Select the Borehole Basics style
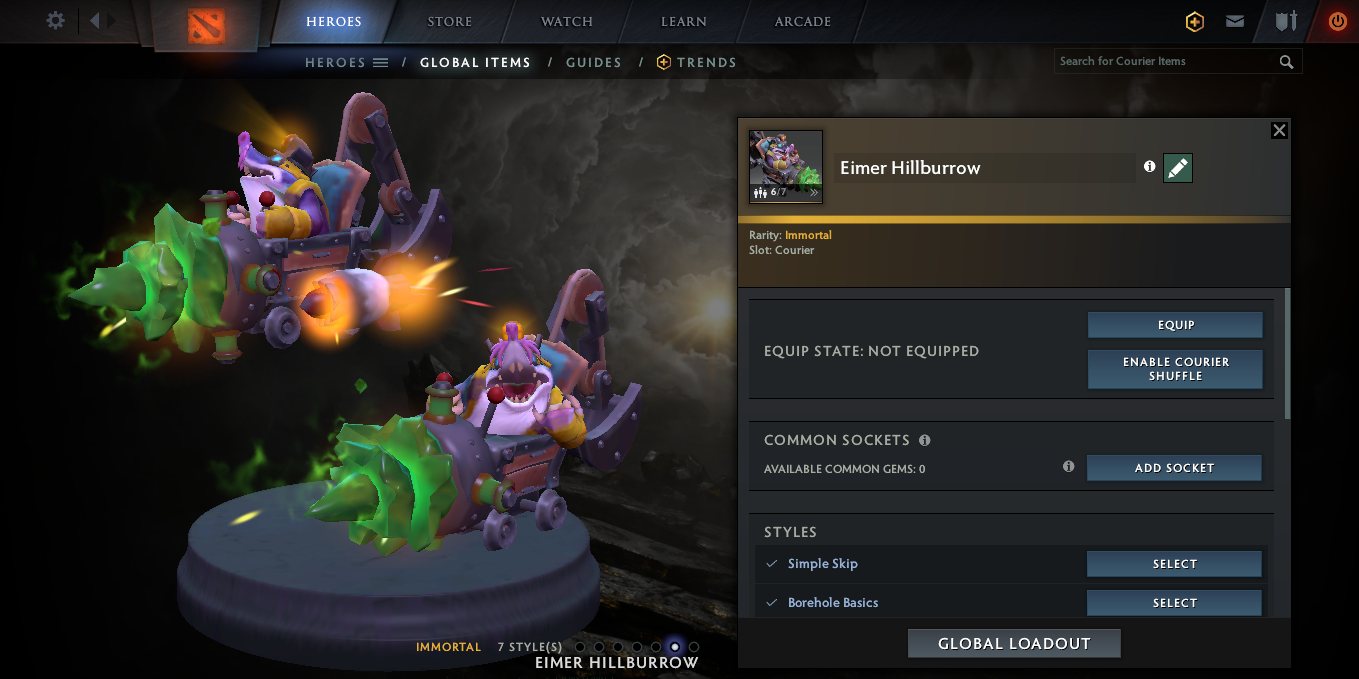Viewport: 1359px width, 679px height. [1174, 603]
